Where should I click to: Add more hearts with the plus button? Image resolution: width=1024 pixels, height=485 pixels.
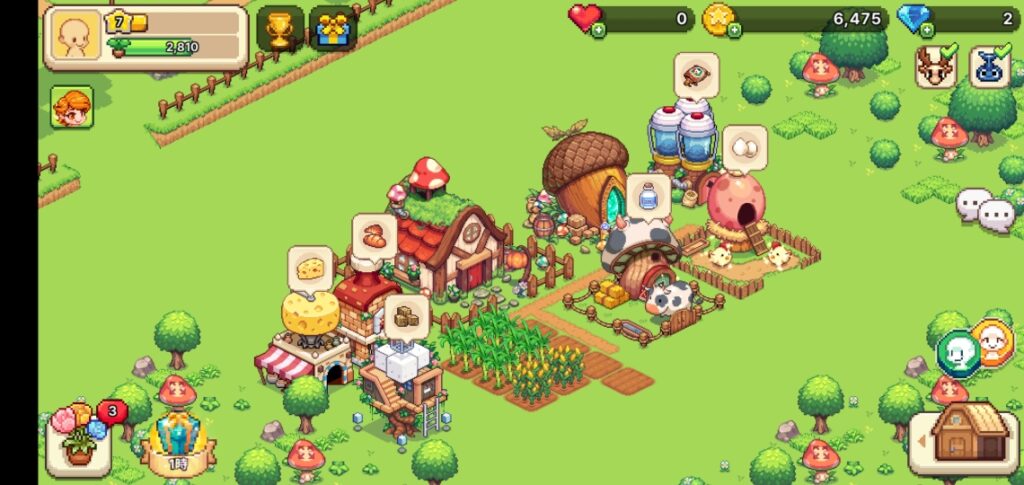598,31
